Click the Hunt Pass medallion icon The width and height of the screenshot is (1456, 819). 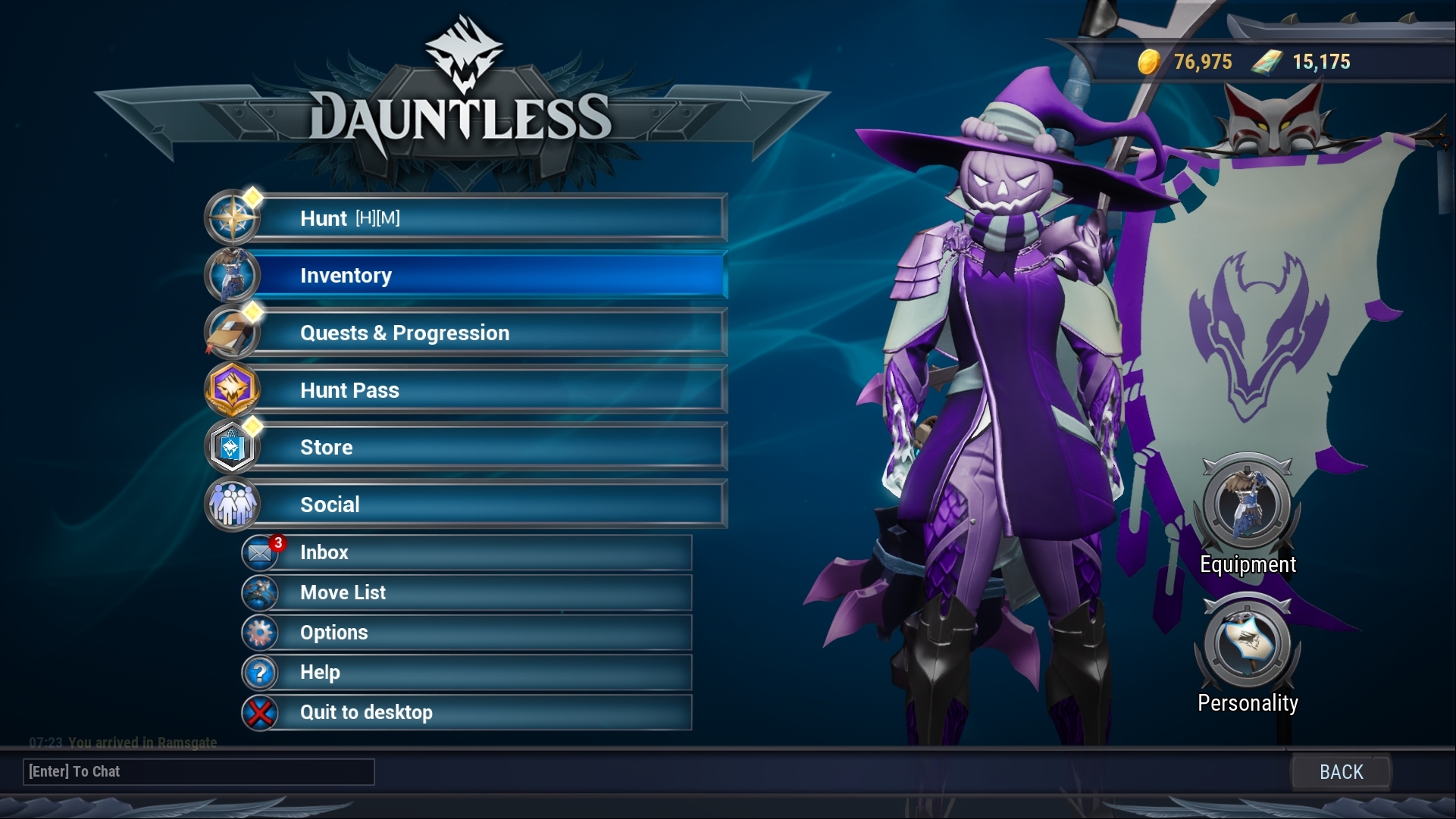coord(233,389)
